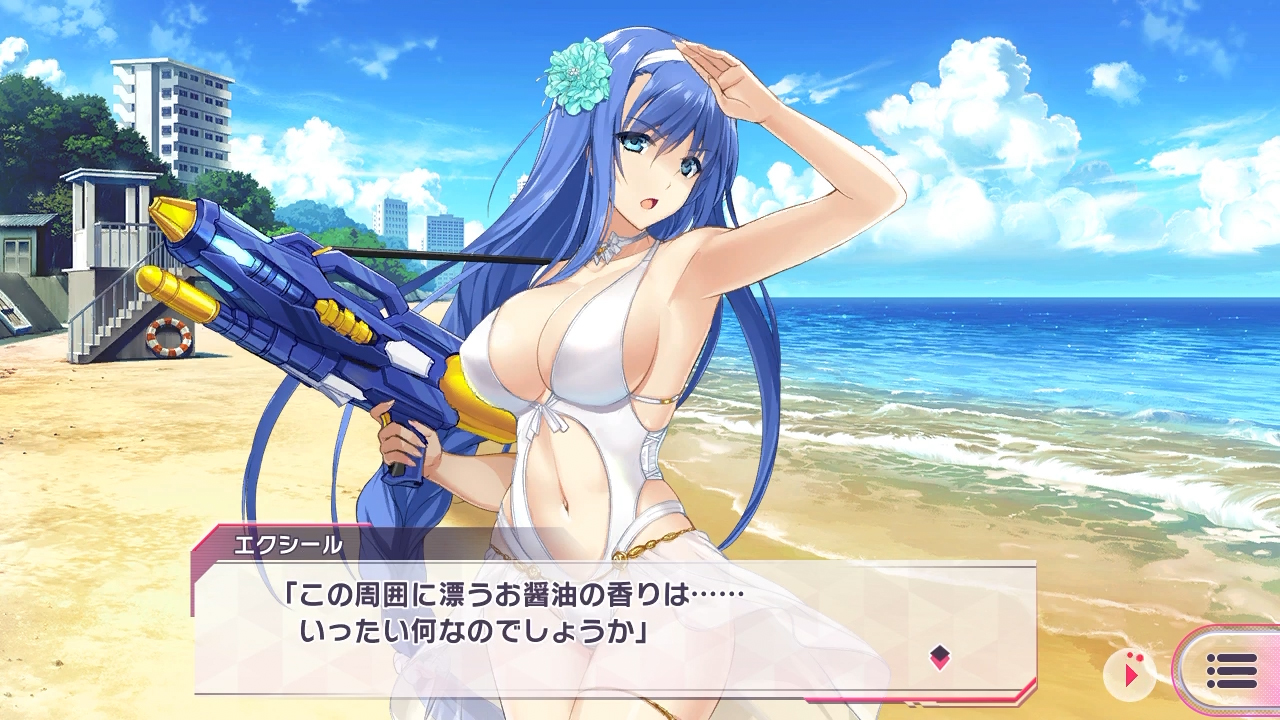Open the list menu button
The image size is (1280, 720).
(1231, 671)
